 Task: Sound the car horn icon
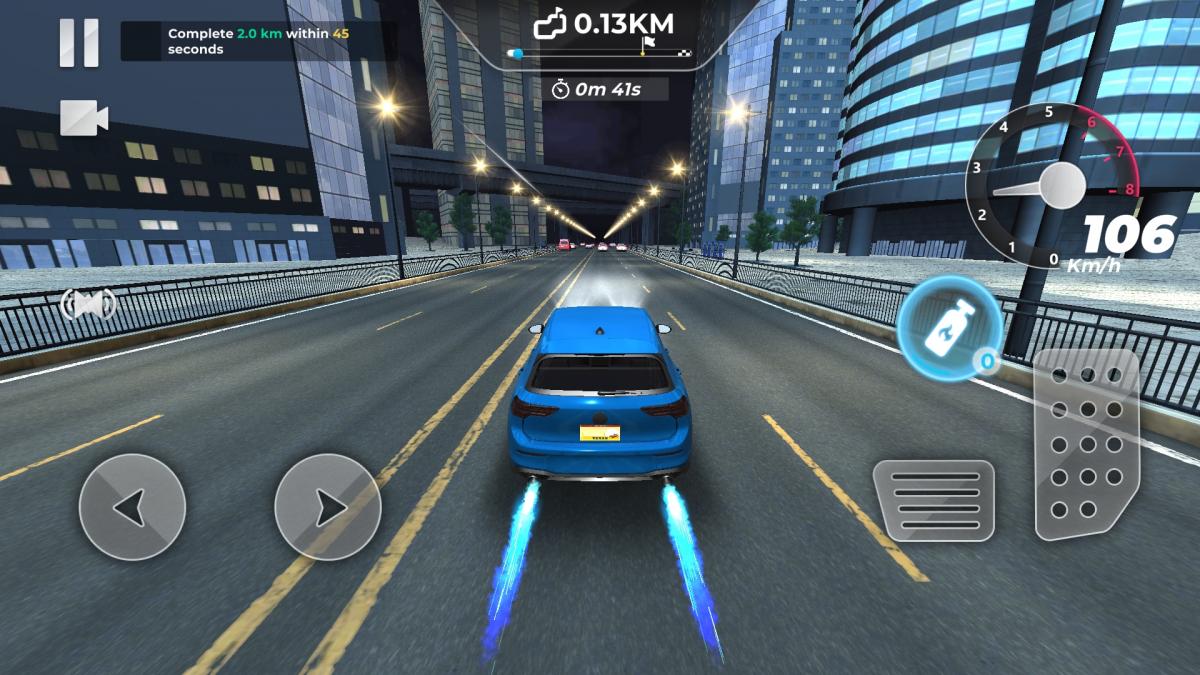click(x=88, y=302)
